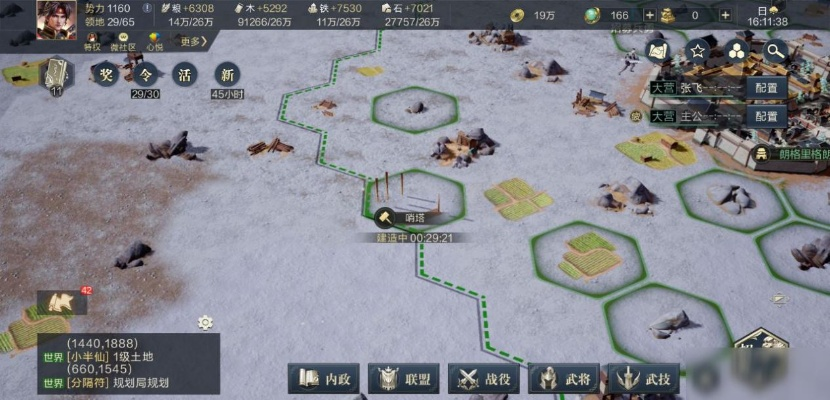Configure the 主公 camp army
This screenshot has height=400, width=830.
click(x=767, y=116)
